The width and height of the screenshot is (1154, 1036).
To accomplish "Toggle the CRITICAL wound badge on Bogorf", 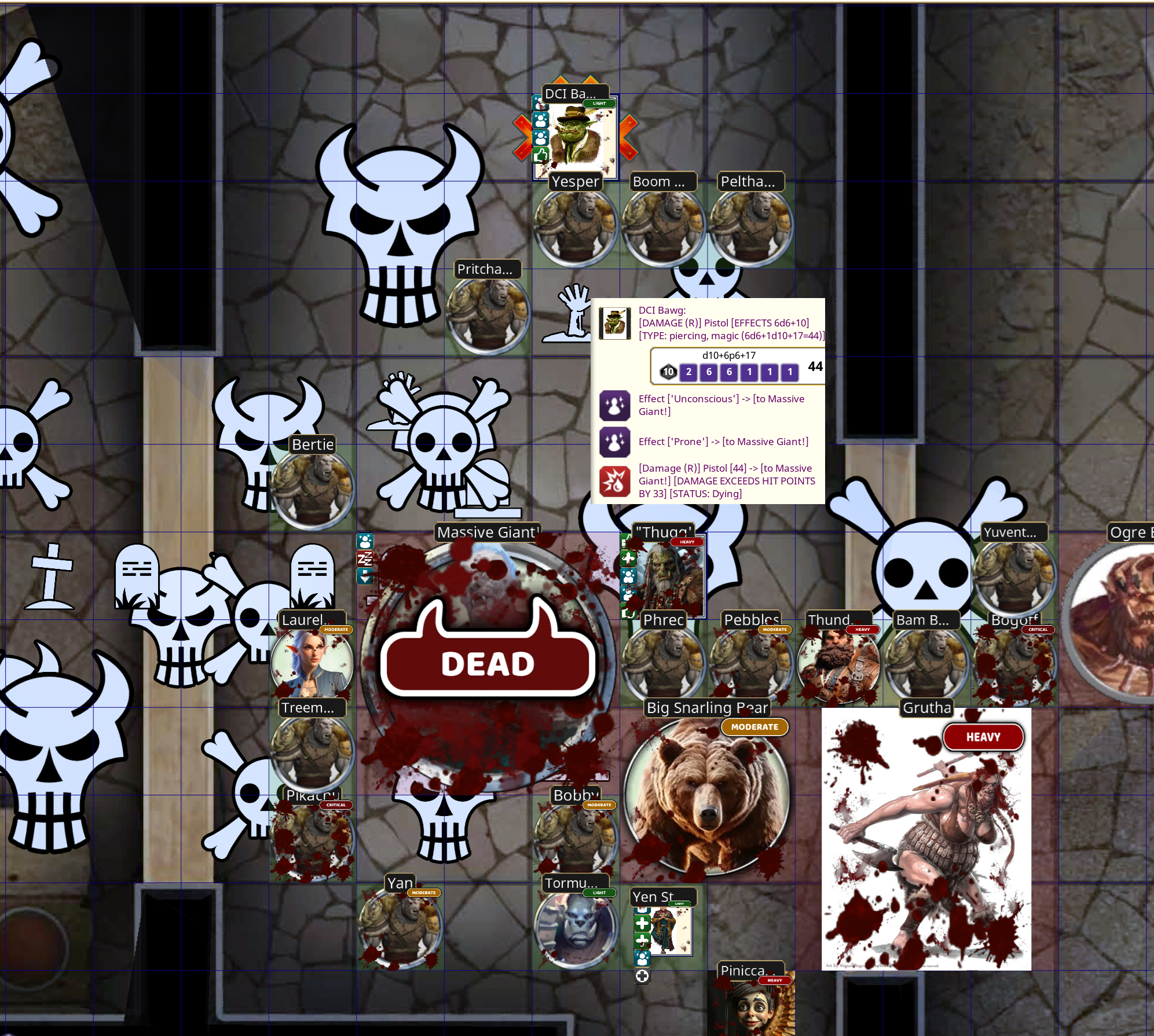I will point(1037,630).
